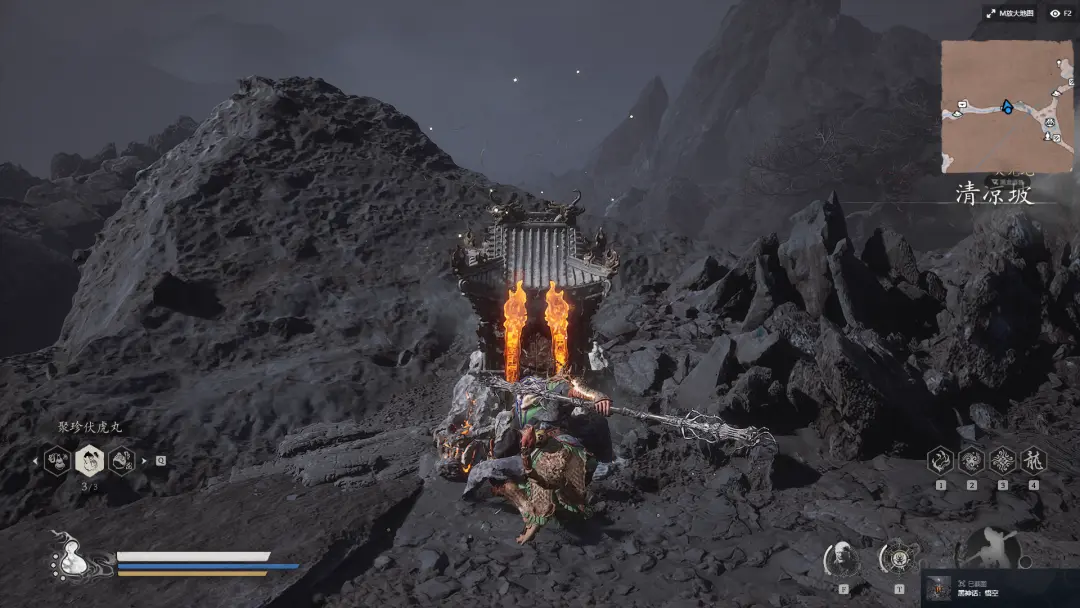Viewport: 1080px width, 608px height.
Task: Select the highlighted 聚珍伏虎丸 pill slot
Action: (90, 460)
